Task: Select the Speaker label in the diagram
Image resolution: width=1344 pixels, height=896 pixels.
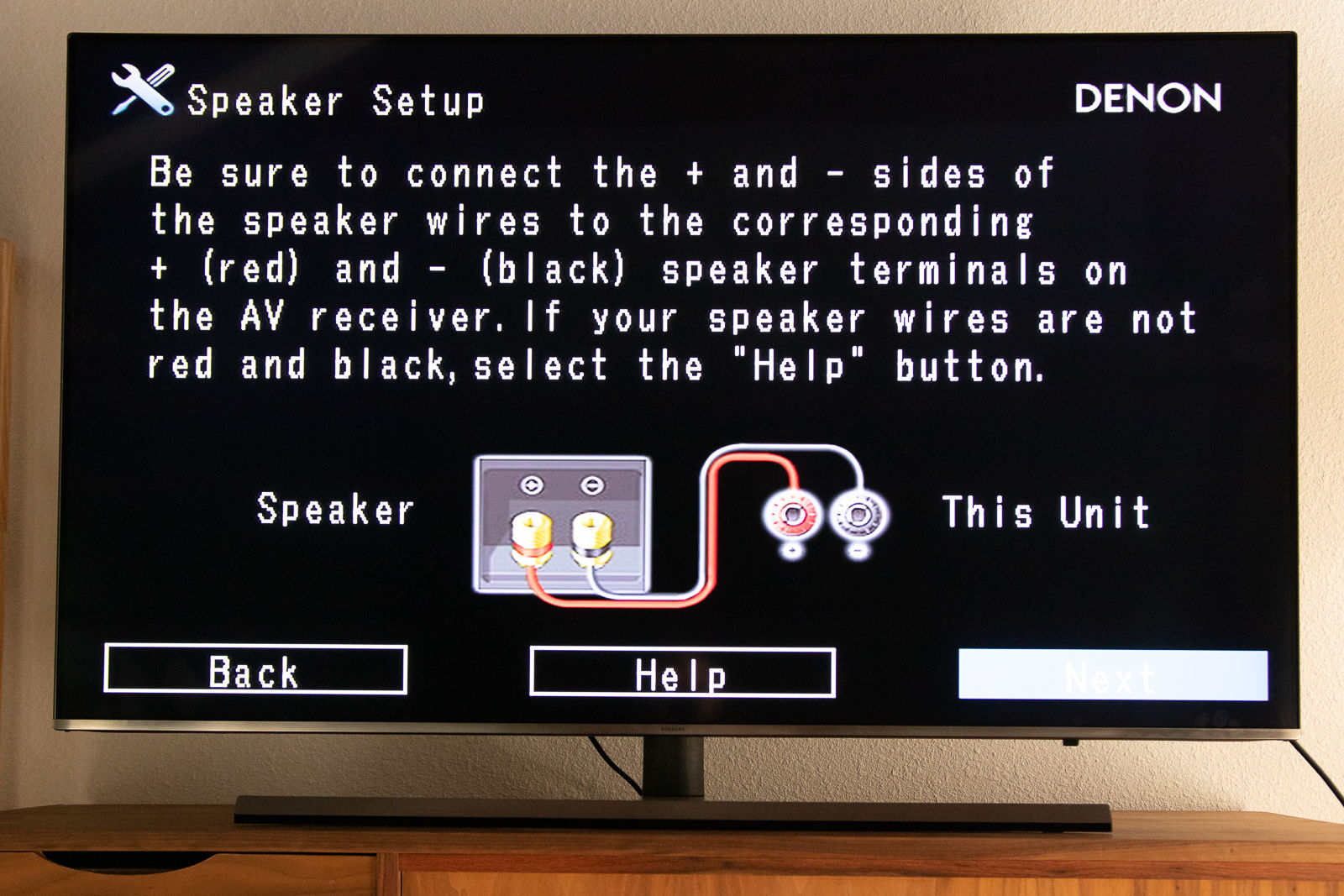Action: [x=334, y=509]
